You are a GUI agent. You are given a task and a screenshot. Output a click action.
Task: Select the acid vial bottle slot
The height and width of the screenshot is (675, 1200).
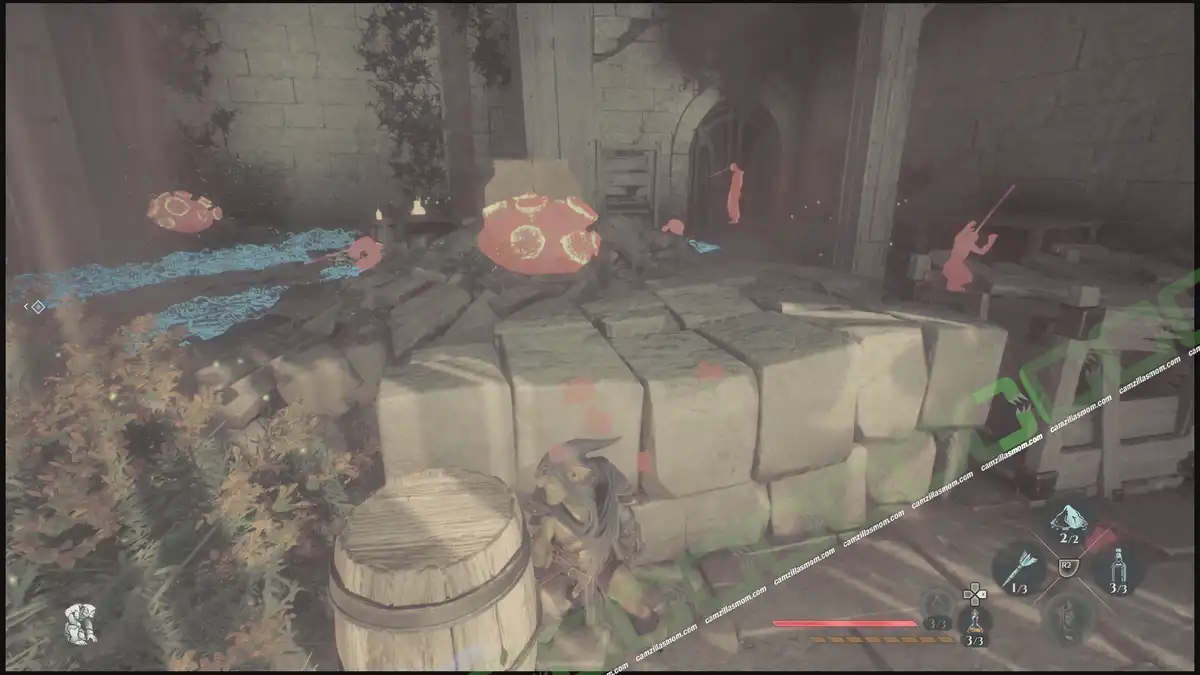pyautogui.click(x=1117, y=571)
